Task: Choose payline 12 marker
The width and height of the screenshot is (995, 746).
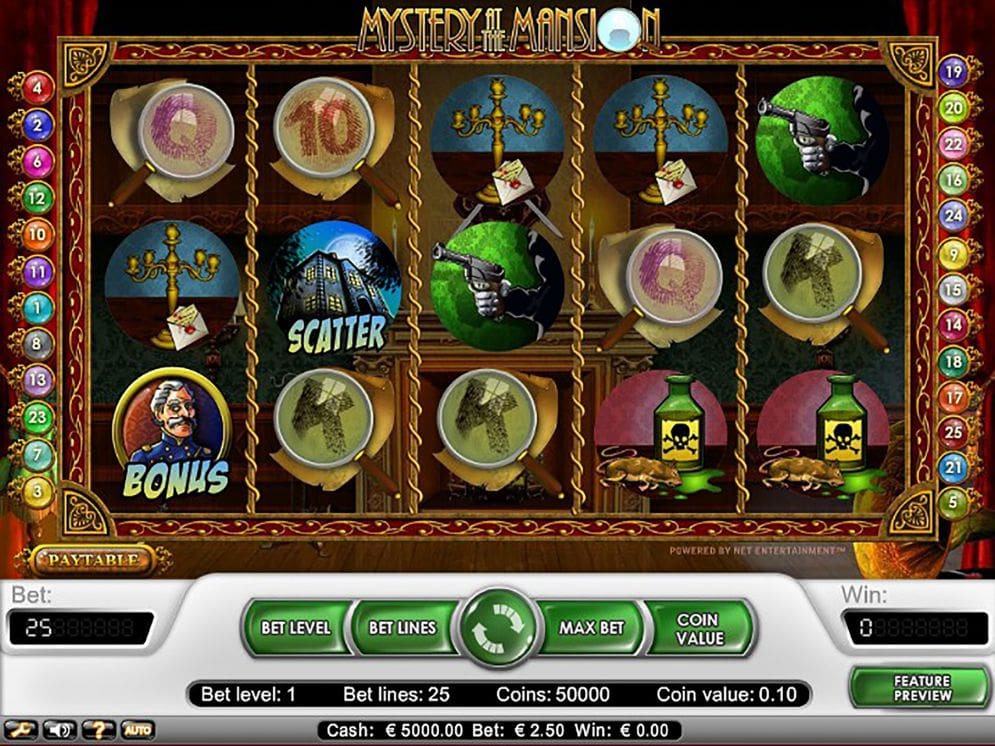Action: pos(38,198)
